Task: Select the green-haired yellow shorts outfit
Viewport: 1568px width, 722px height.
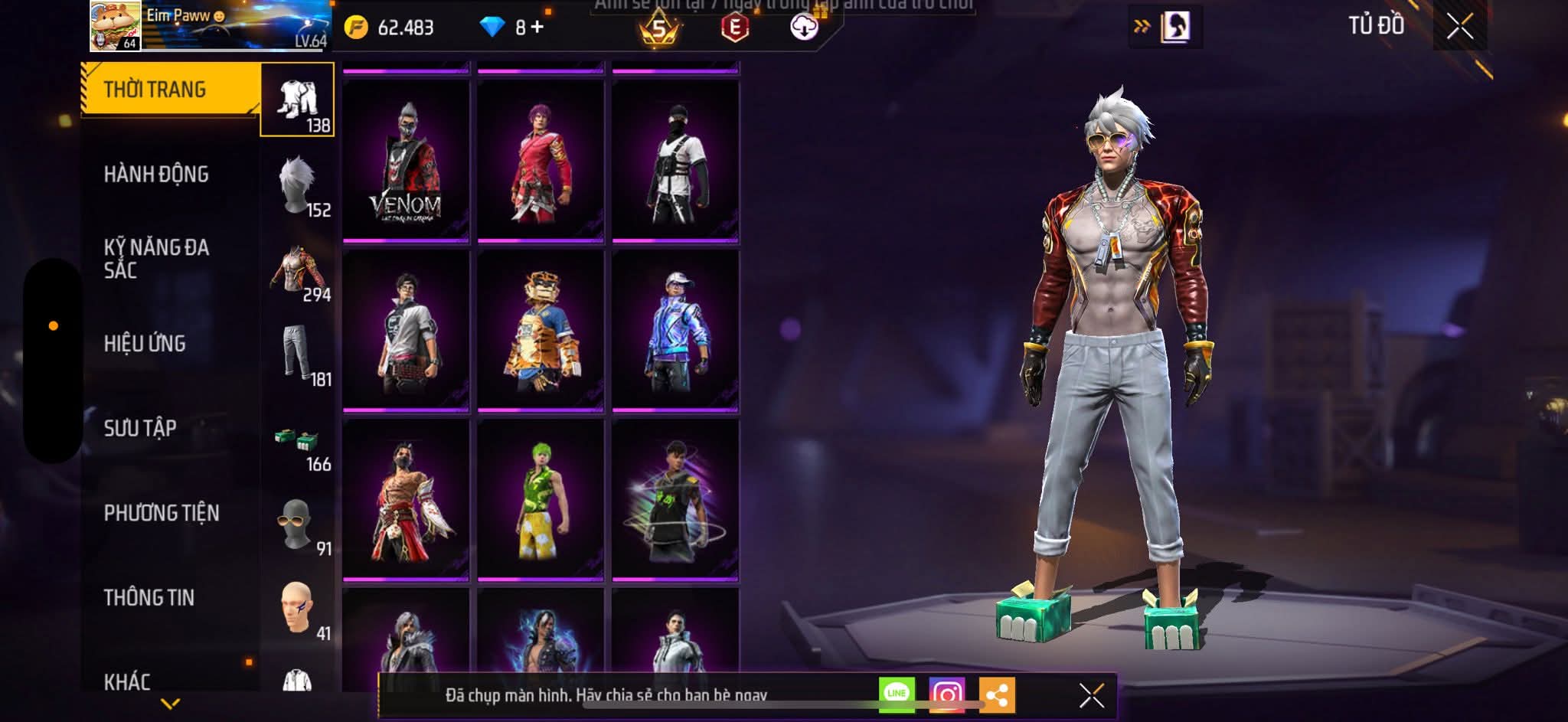Action: (x=541, y=499)
